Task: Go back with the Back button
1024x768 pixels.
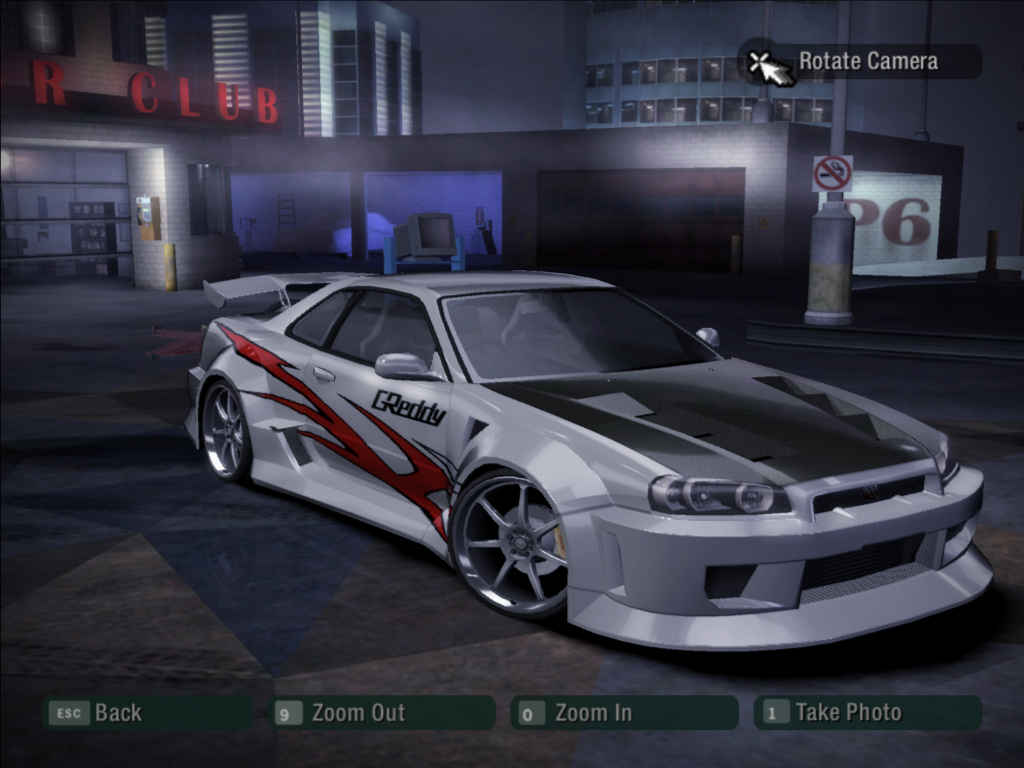Action: point(146,713)
